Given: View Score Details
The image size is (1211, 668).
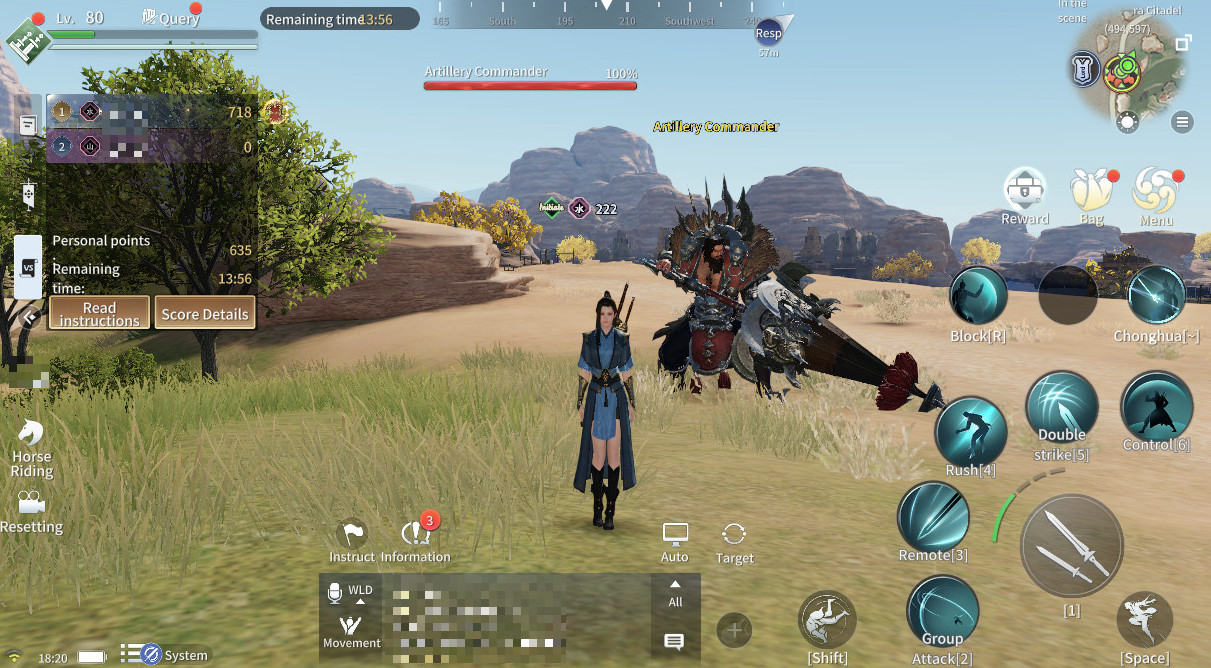Looking at the screenshot, I should point(205,313).
